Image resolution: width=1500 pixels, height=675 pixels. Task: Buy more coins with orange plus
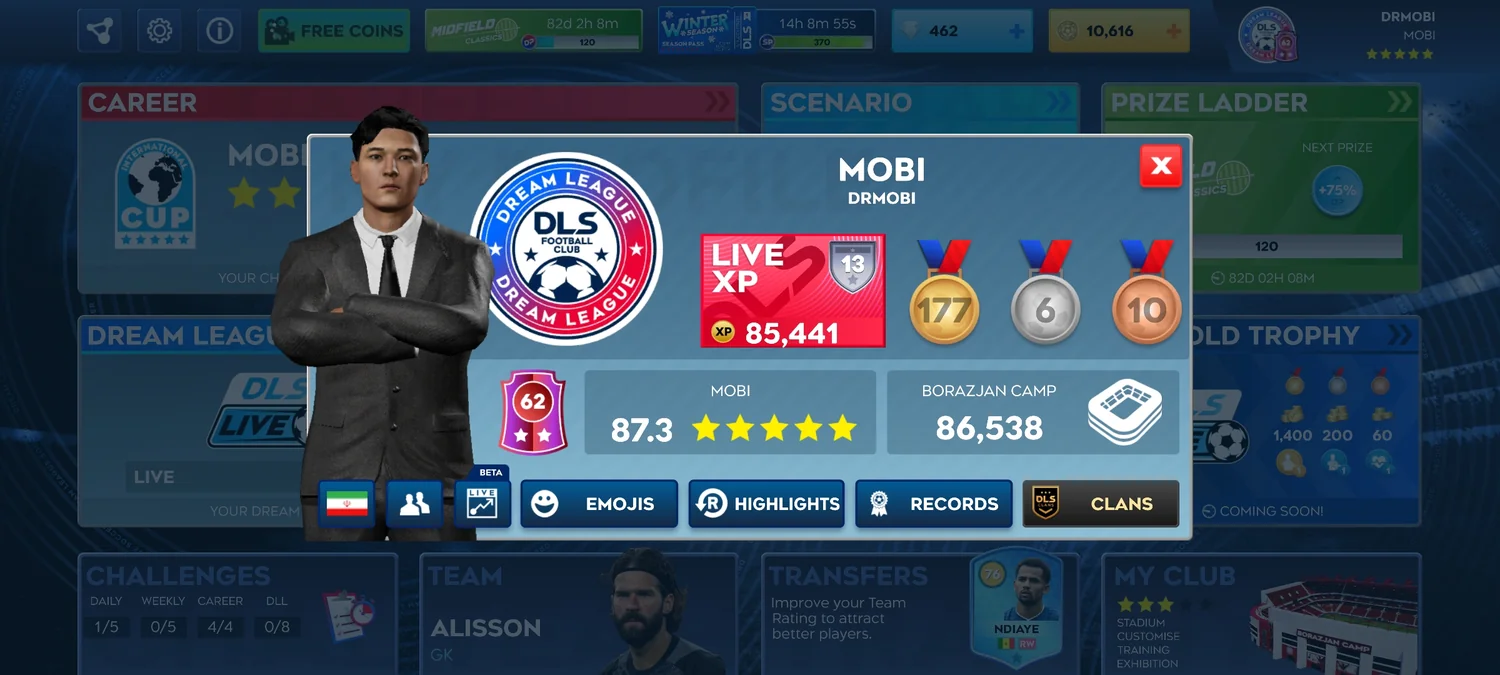[x=1173, y=31]
